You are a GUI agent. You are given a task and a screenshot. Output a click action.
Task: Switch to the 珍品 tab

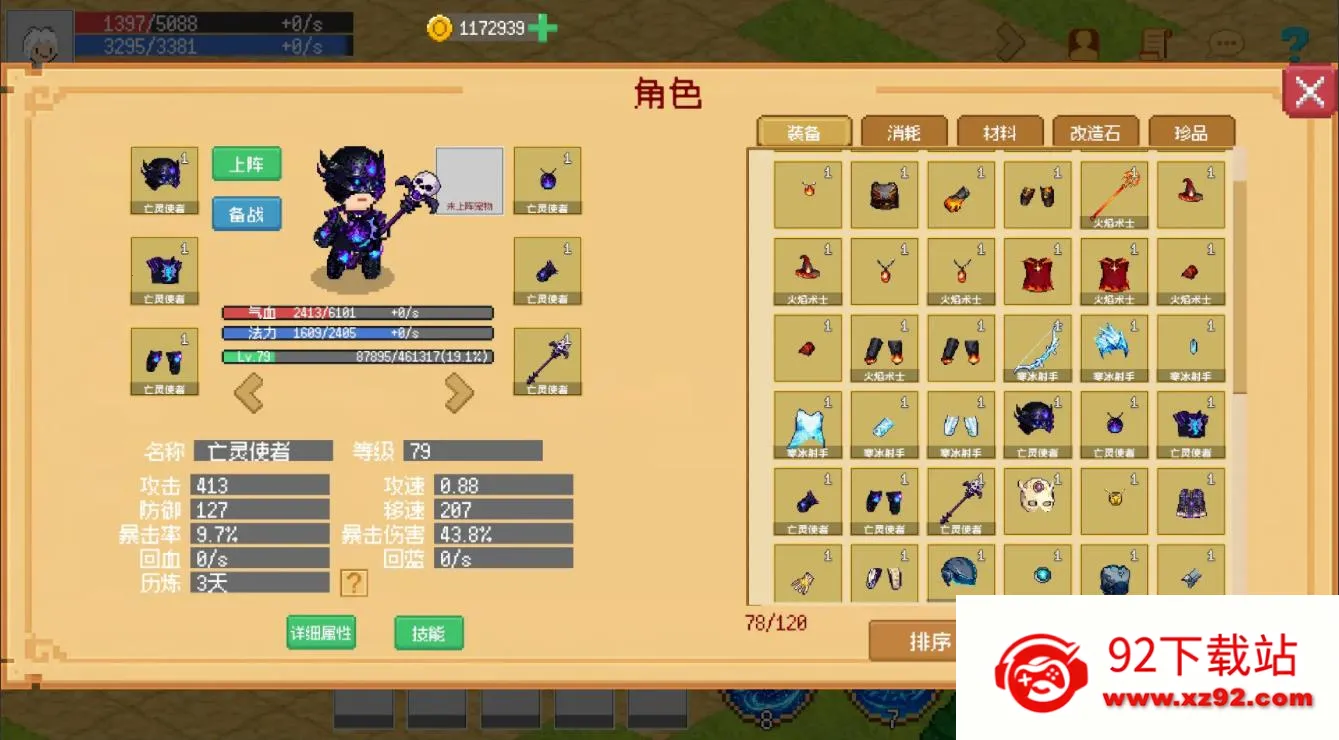pyautogui.click(x=1190, y=131)
